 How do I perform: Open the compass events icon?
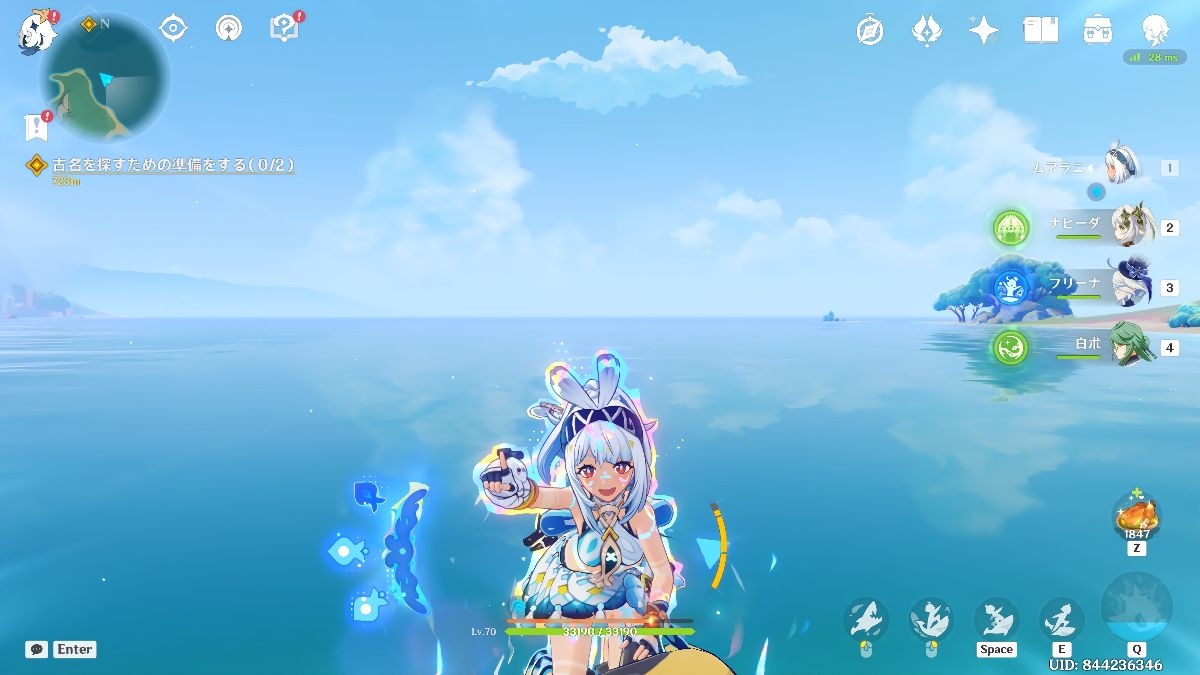coord(870,30)
